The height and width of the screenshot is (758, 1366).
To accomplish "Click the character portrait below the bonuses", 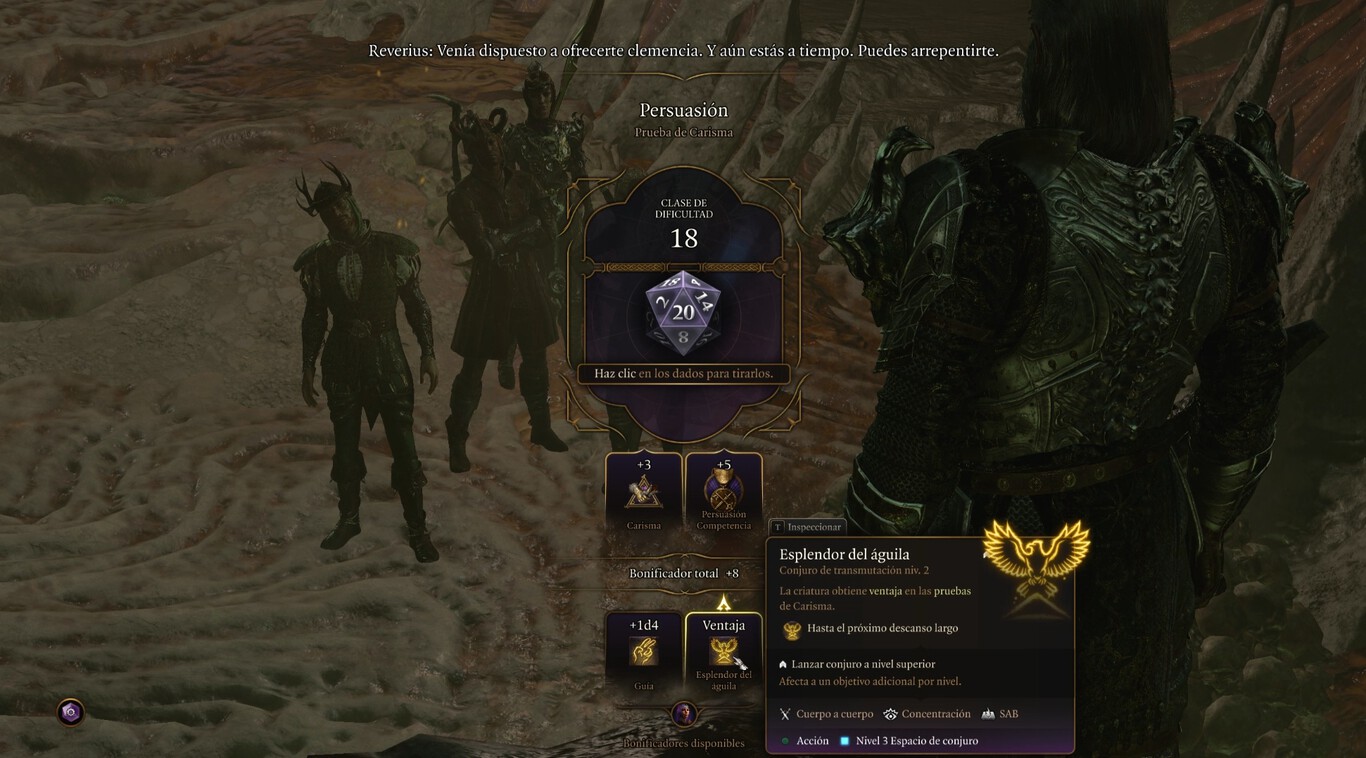I will pos(684,714).
